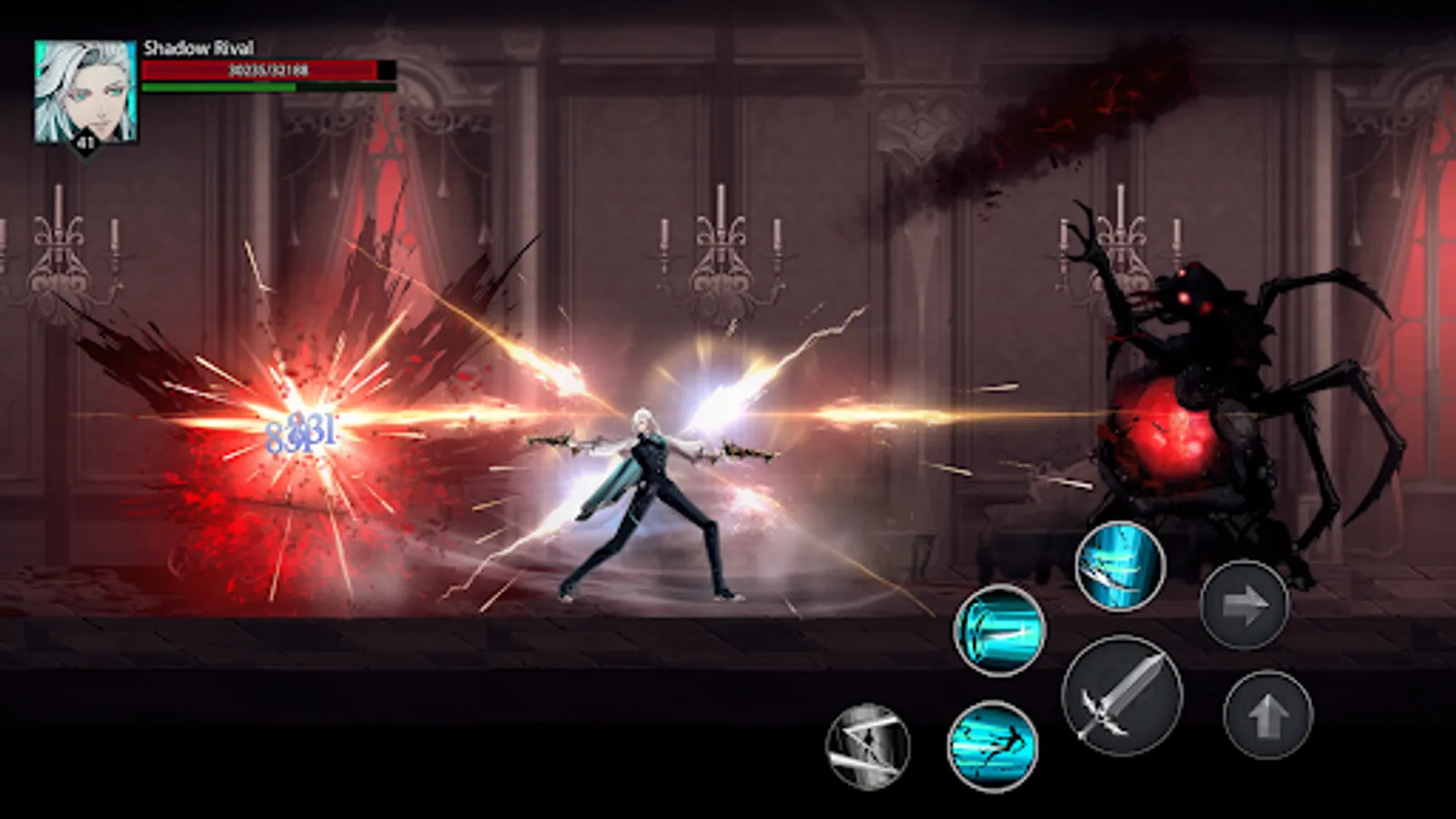Tap the cyan piercing thrust skill icon
The height and width of the screenshot is (819, 1456).
pos(997,632)
